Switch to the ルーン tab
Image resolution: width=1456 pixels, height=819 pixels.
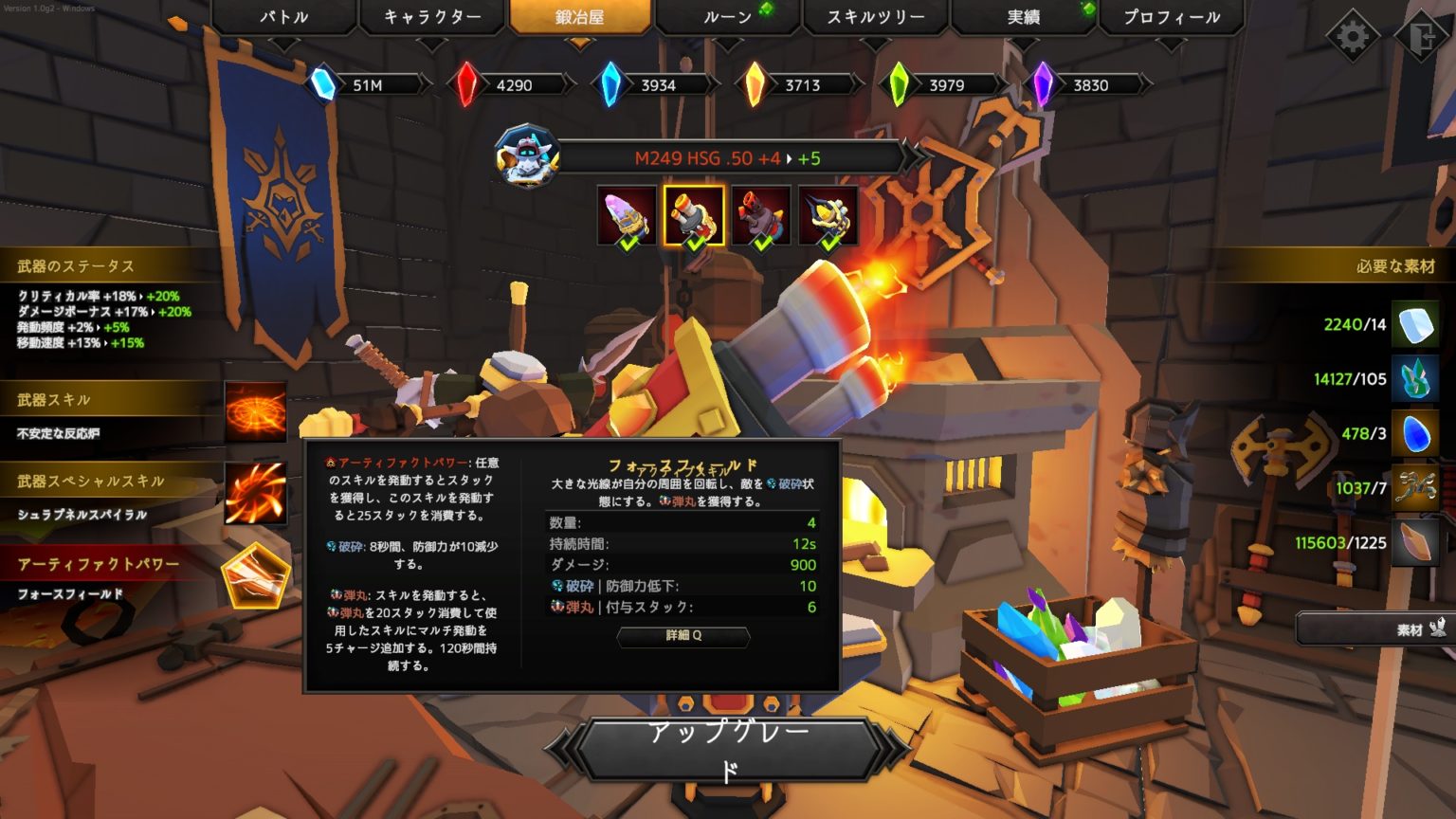726,17
